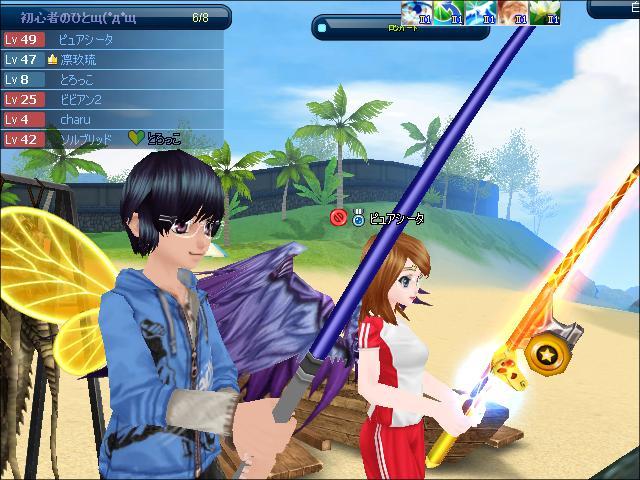Viewport: 640px width, 480px height.
Task: Click the white lotus flower buff icon
Action: 544,12
